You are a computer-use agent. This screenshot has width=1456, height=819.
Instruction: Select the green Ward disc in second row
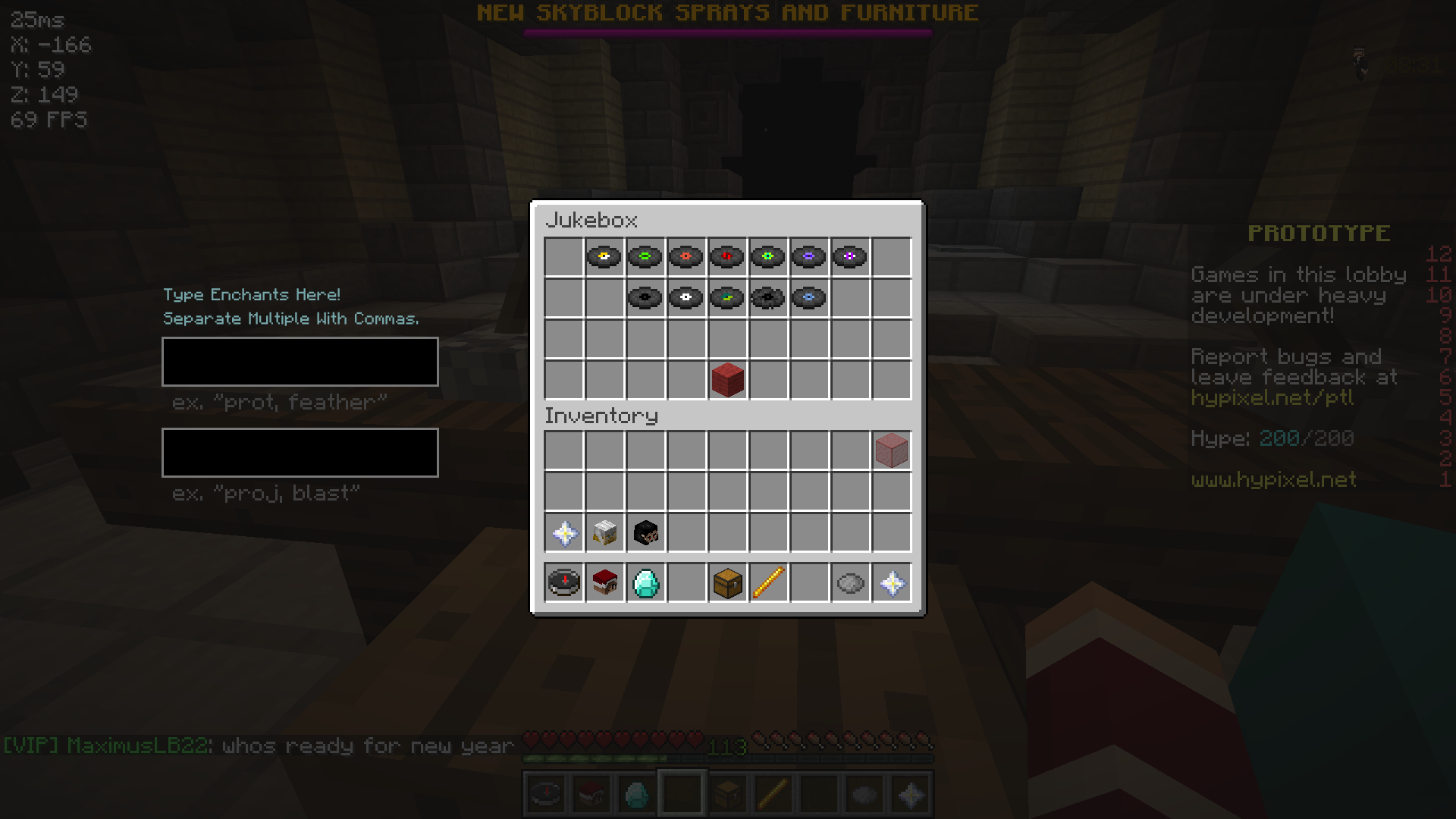click(x=727, y=298)
